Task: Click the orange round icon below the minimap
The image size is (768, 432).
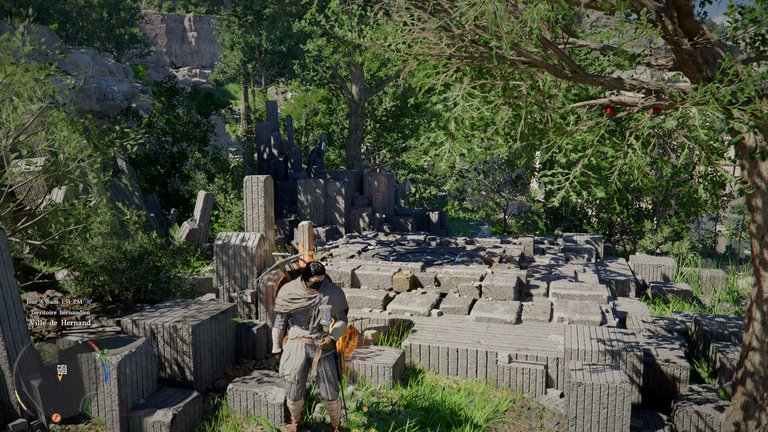Action: 56,417
